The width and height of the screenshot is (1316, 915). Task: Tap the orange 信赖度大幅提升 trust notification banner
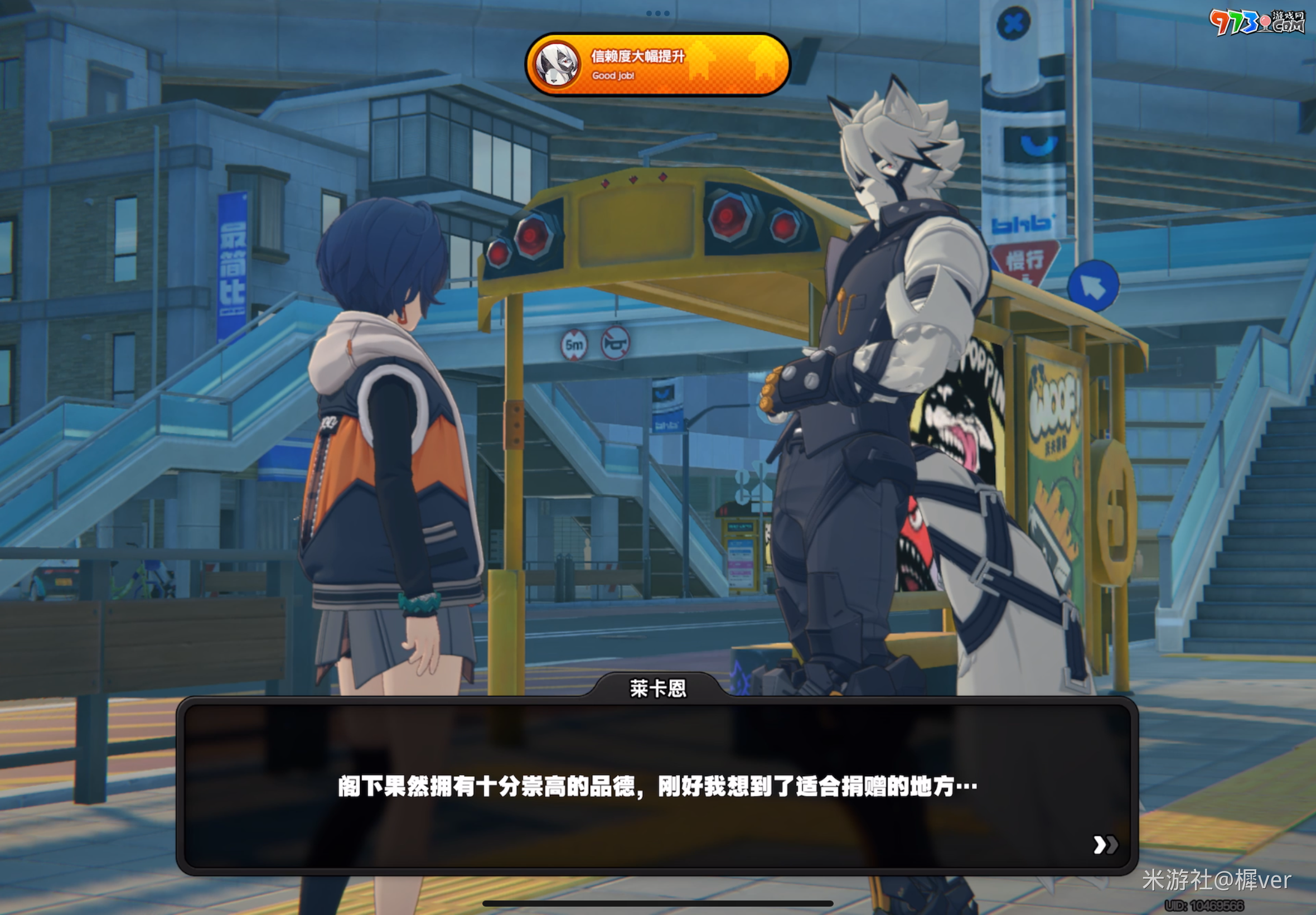pos(657,65)
